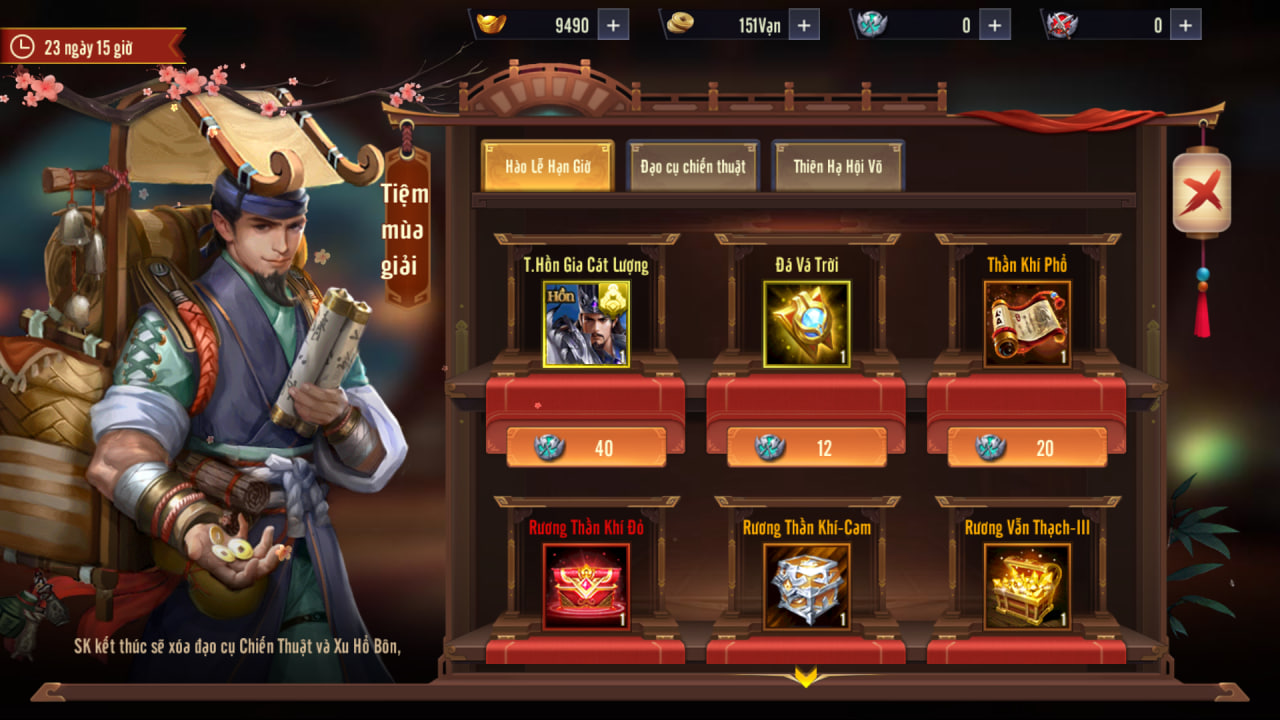Screen dimensions: 1280x720
Task: Close the shop with the red X lantern
Action: point(1201,192)
